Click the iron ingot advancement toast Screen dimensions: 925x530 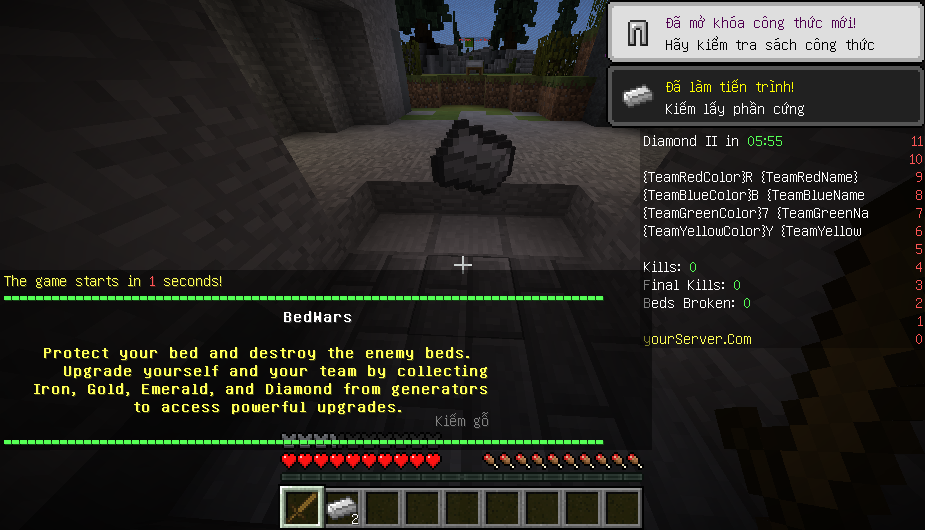pyautogui.click(x=765, y=98)
